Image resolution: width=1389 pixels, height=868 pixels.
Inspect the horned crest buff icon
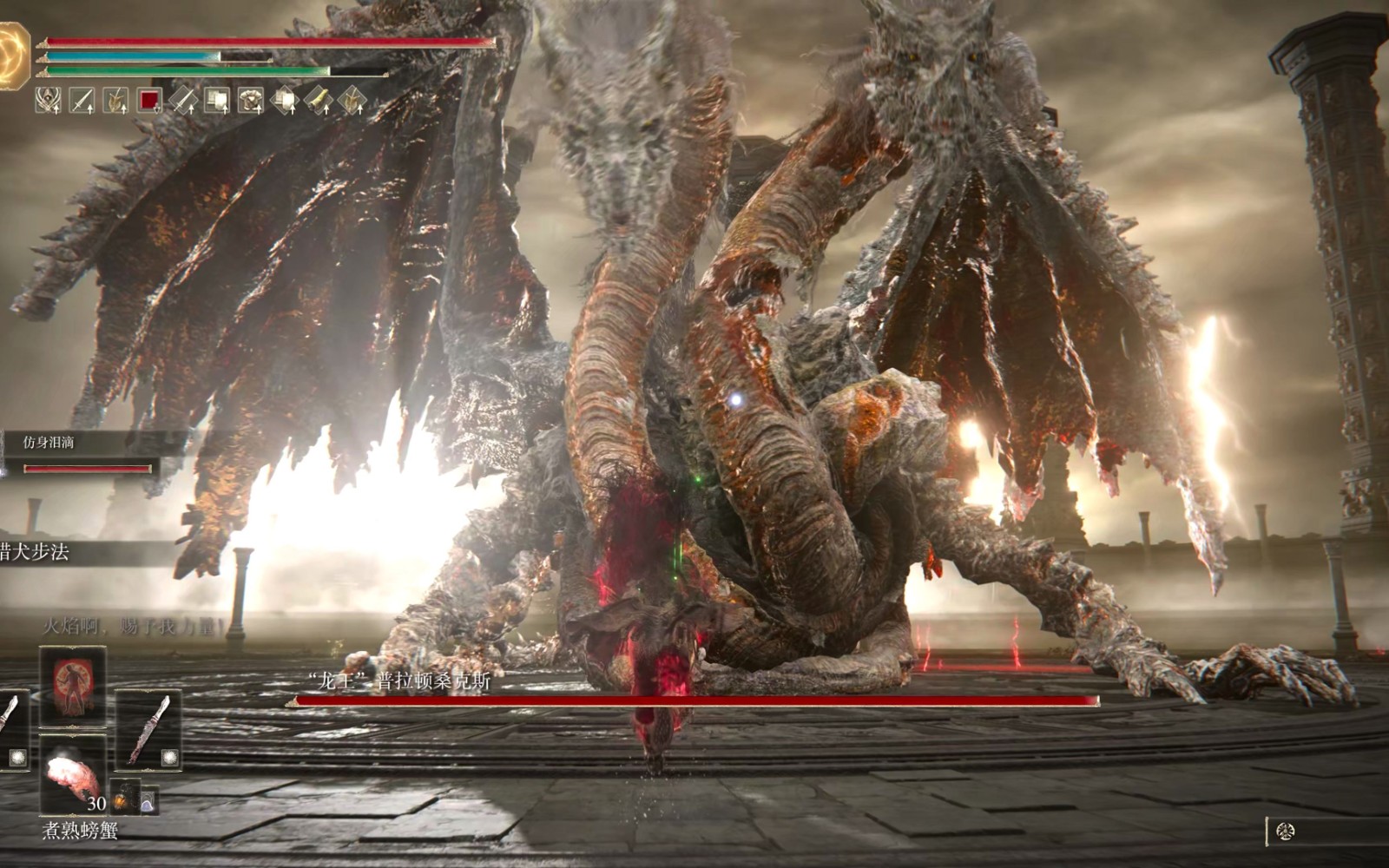pos(49,101)
